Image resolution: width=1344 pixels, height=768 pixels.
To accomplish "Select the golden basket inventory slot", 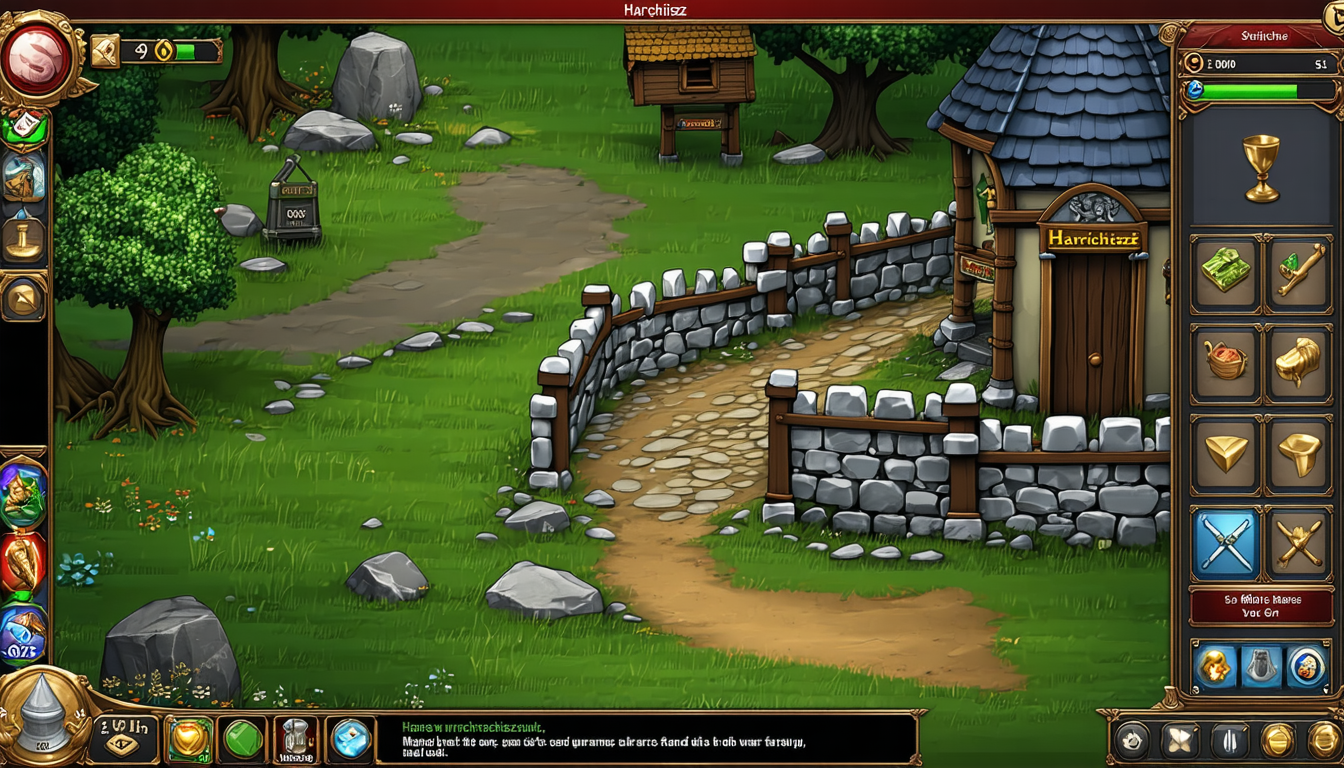I will point(1225,362).
